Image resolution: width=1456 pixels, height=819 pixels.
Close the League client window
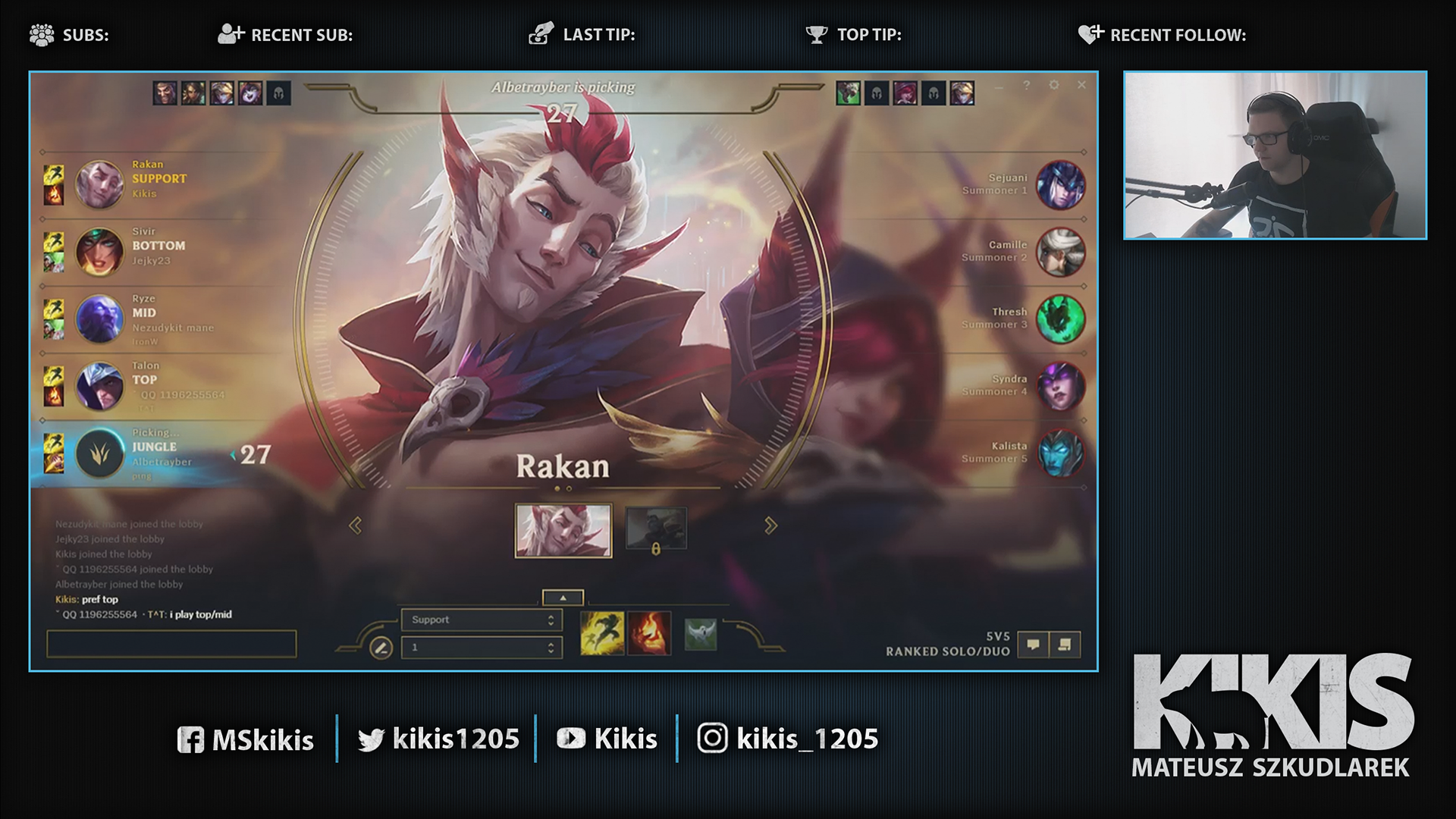(1081, 85)
